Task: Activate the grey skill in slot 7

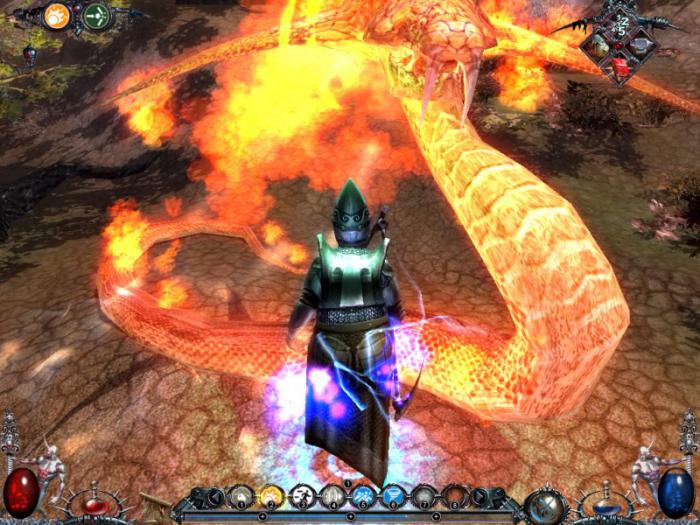Action: coord(424,497)
